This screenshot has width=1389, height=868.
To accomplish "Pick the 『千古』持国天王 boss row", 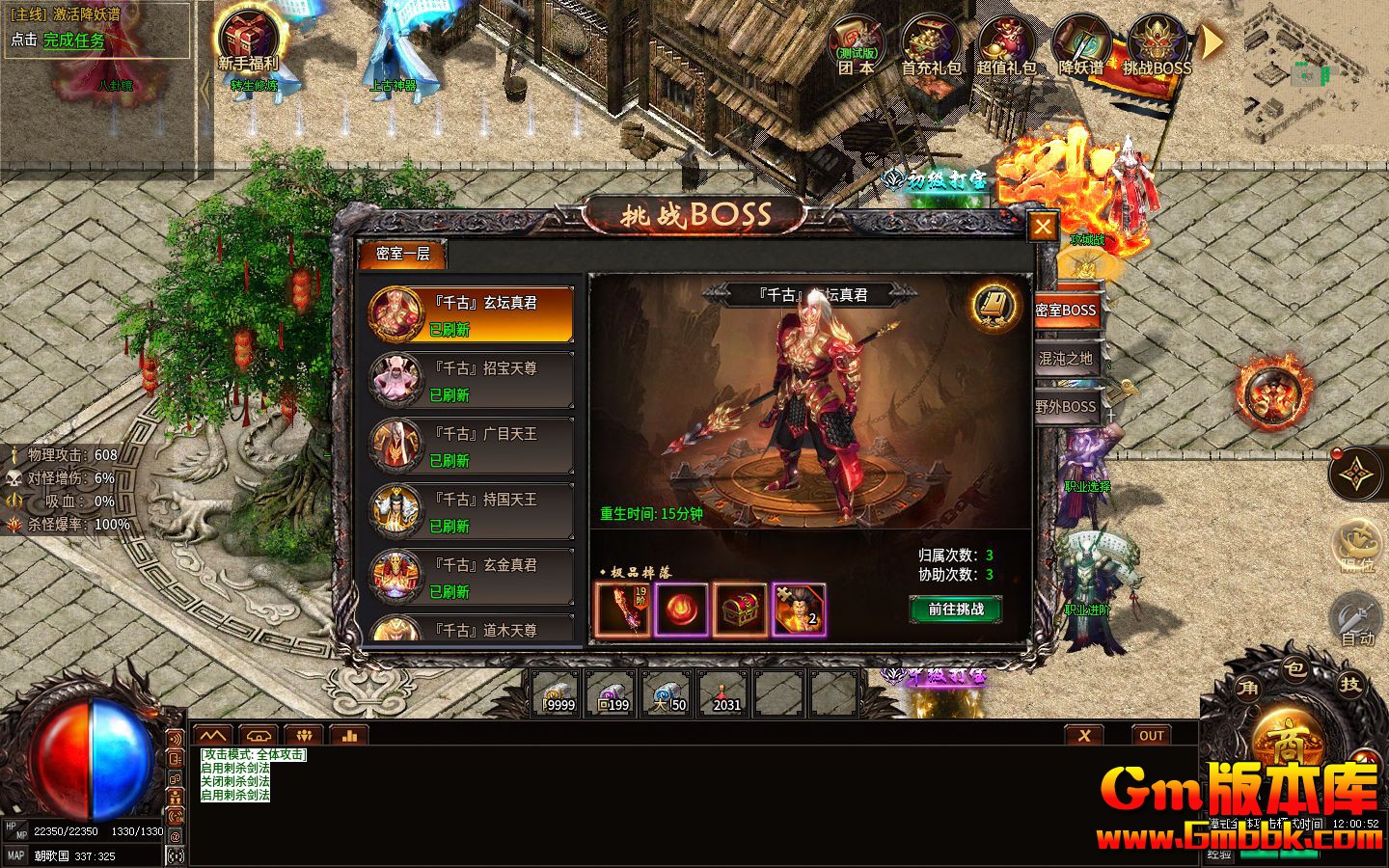I will (x=472, y=511).
